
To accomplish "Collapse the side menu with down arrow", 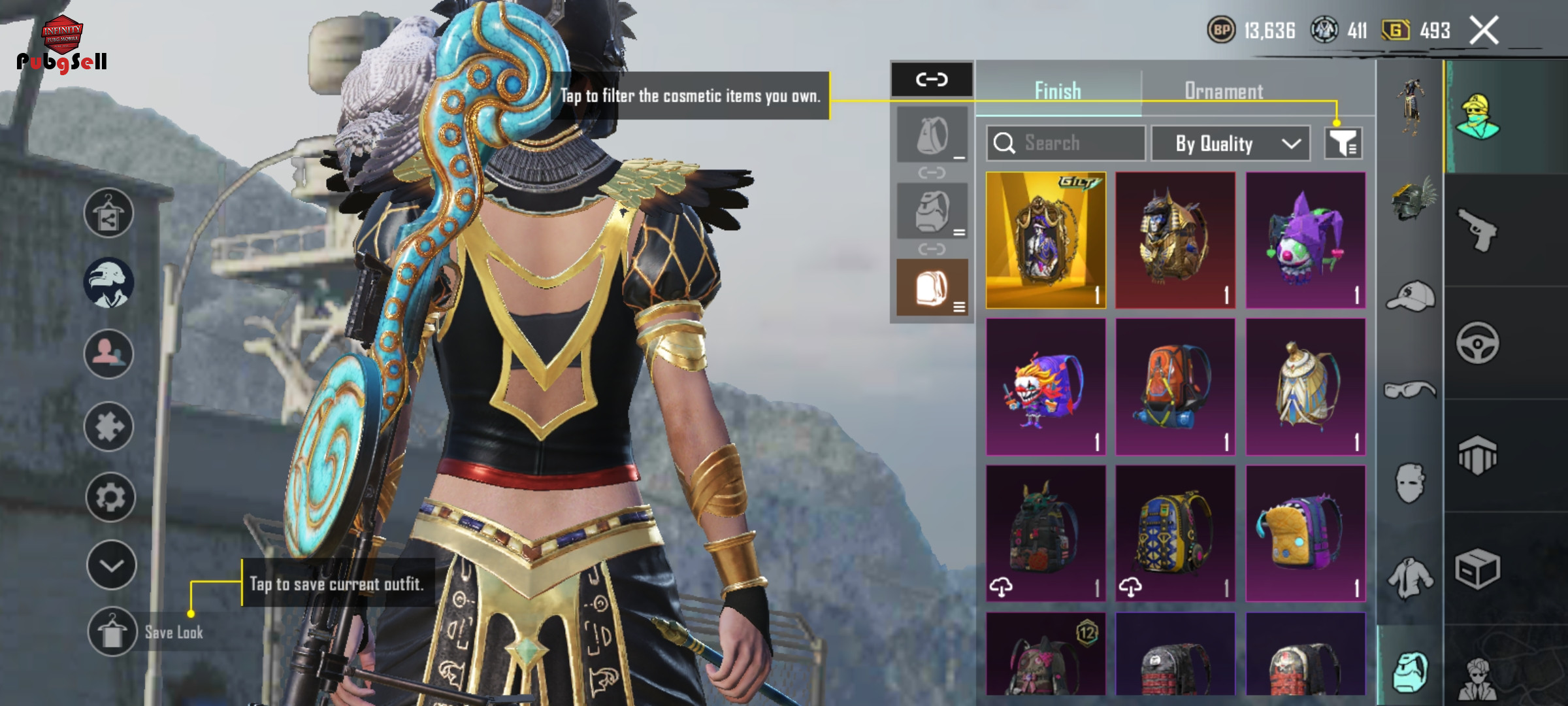I will point(111,565).
